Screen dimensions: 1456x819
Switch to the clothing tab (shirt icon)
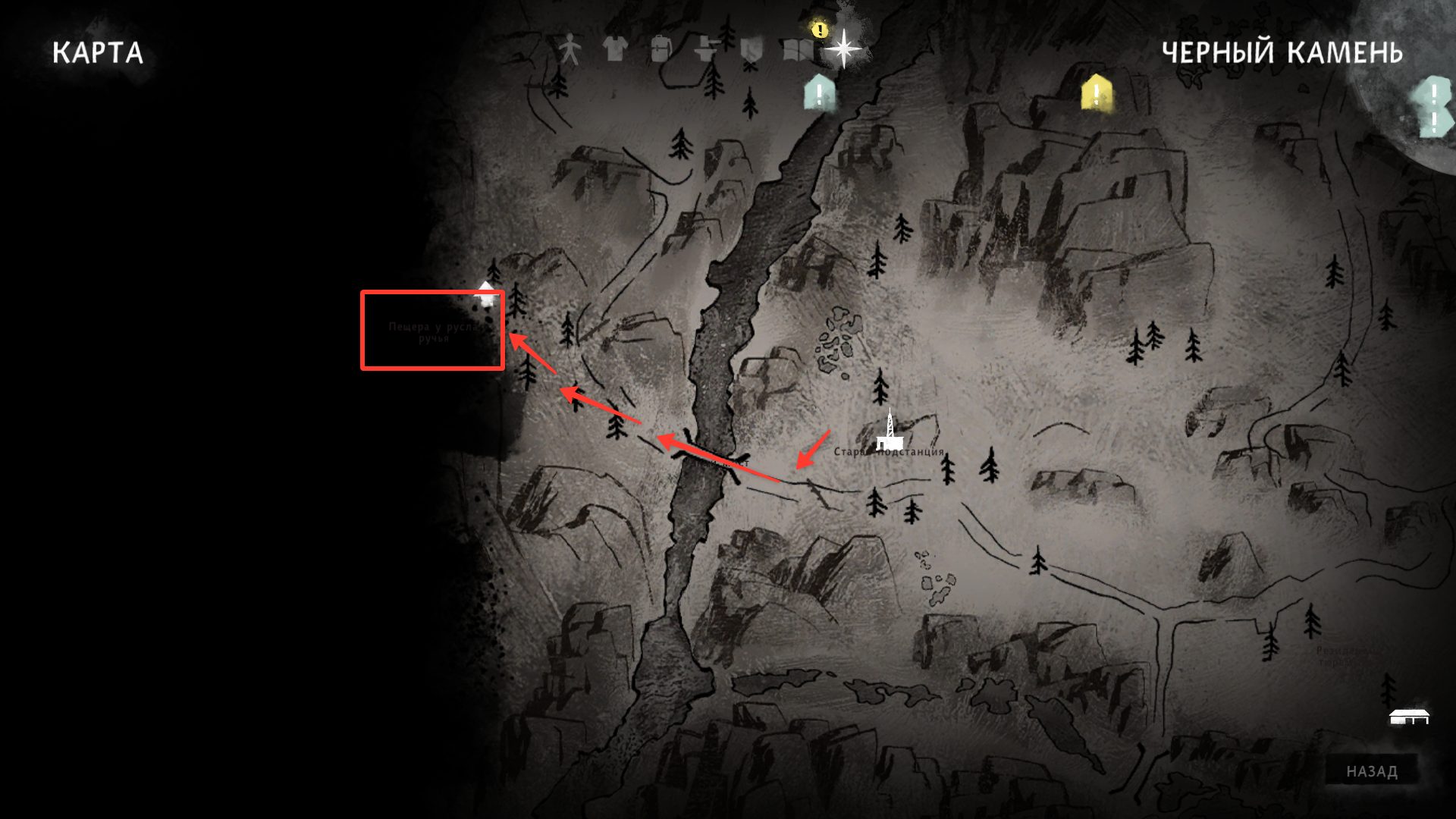pyautogui.click(x=615, y=50)
